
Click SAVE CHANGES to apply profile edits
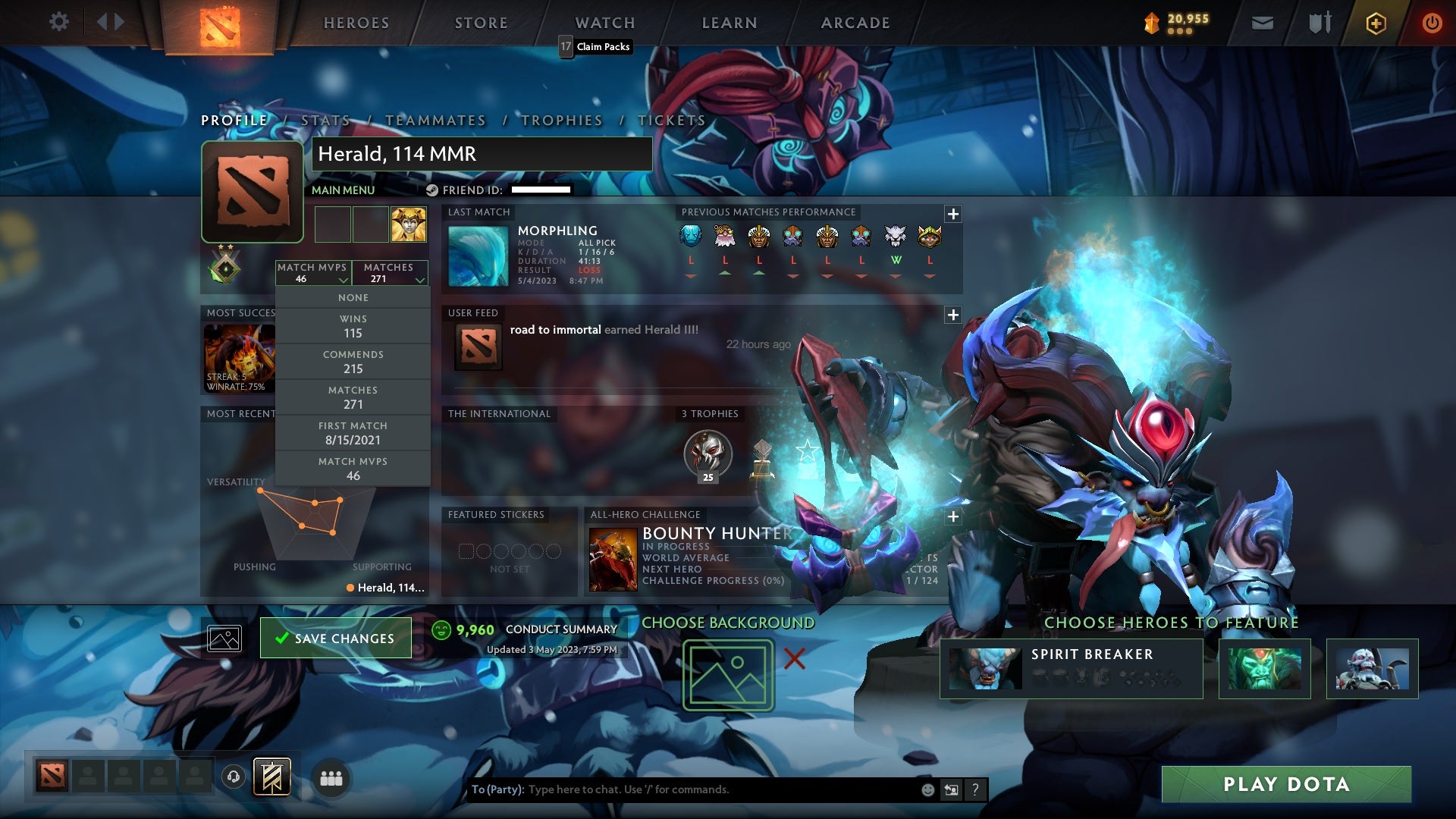[335, 638]
